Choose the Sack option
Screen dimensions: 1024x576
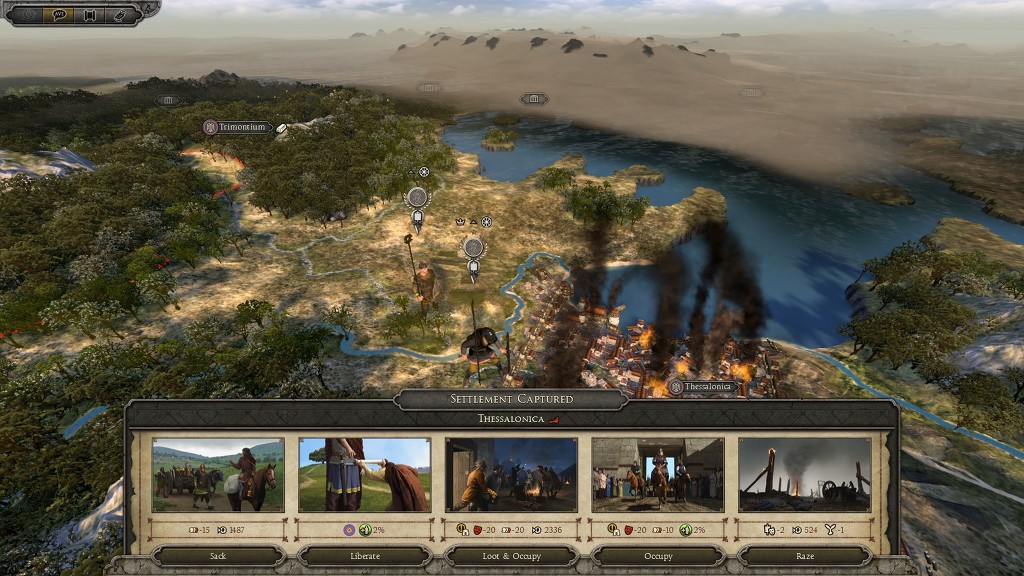tap(218, 555)
